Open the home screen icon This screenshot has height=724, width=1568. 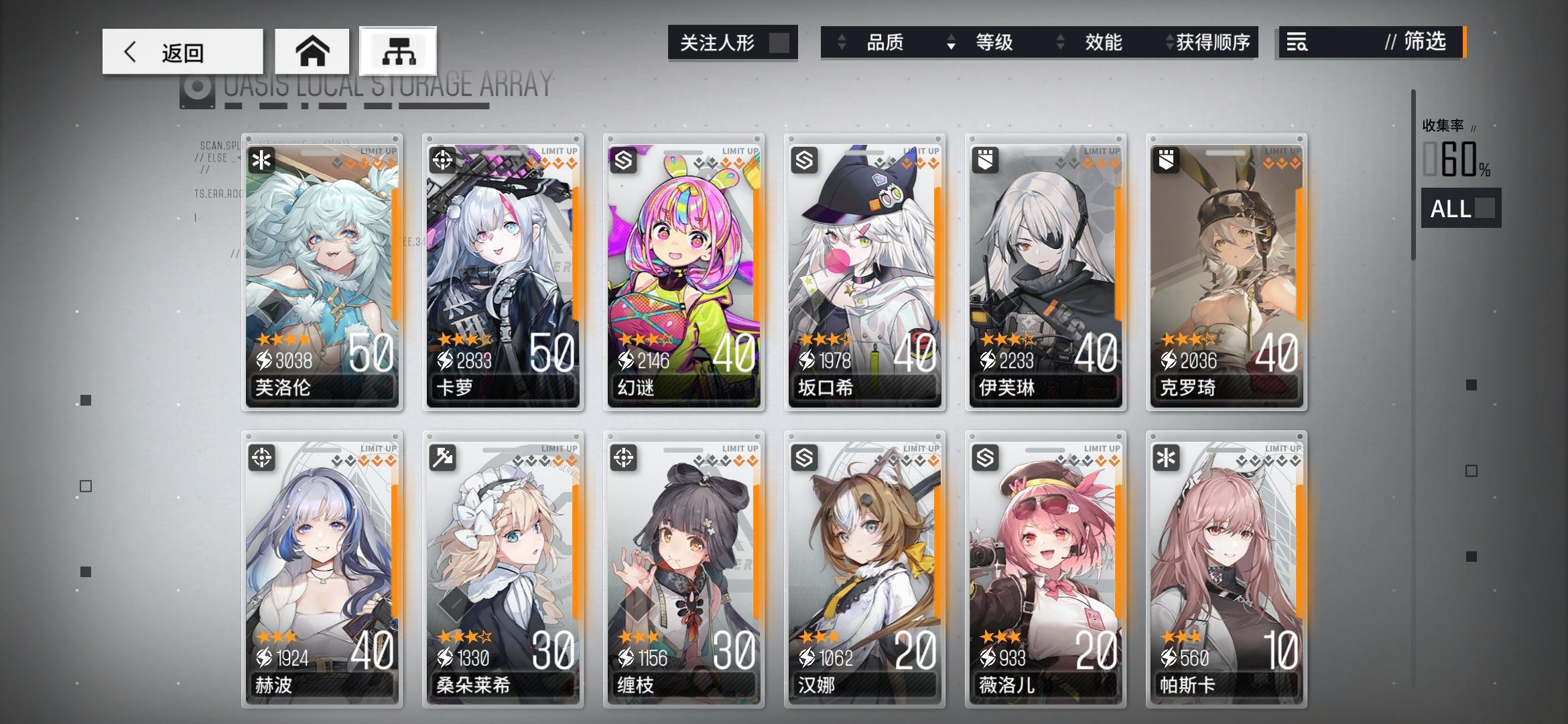click(312, 50)
